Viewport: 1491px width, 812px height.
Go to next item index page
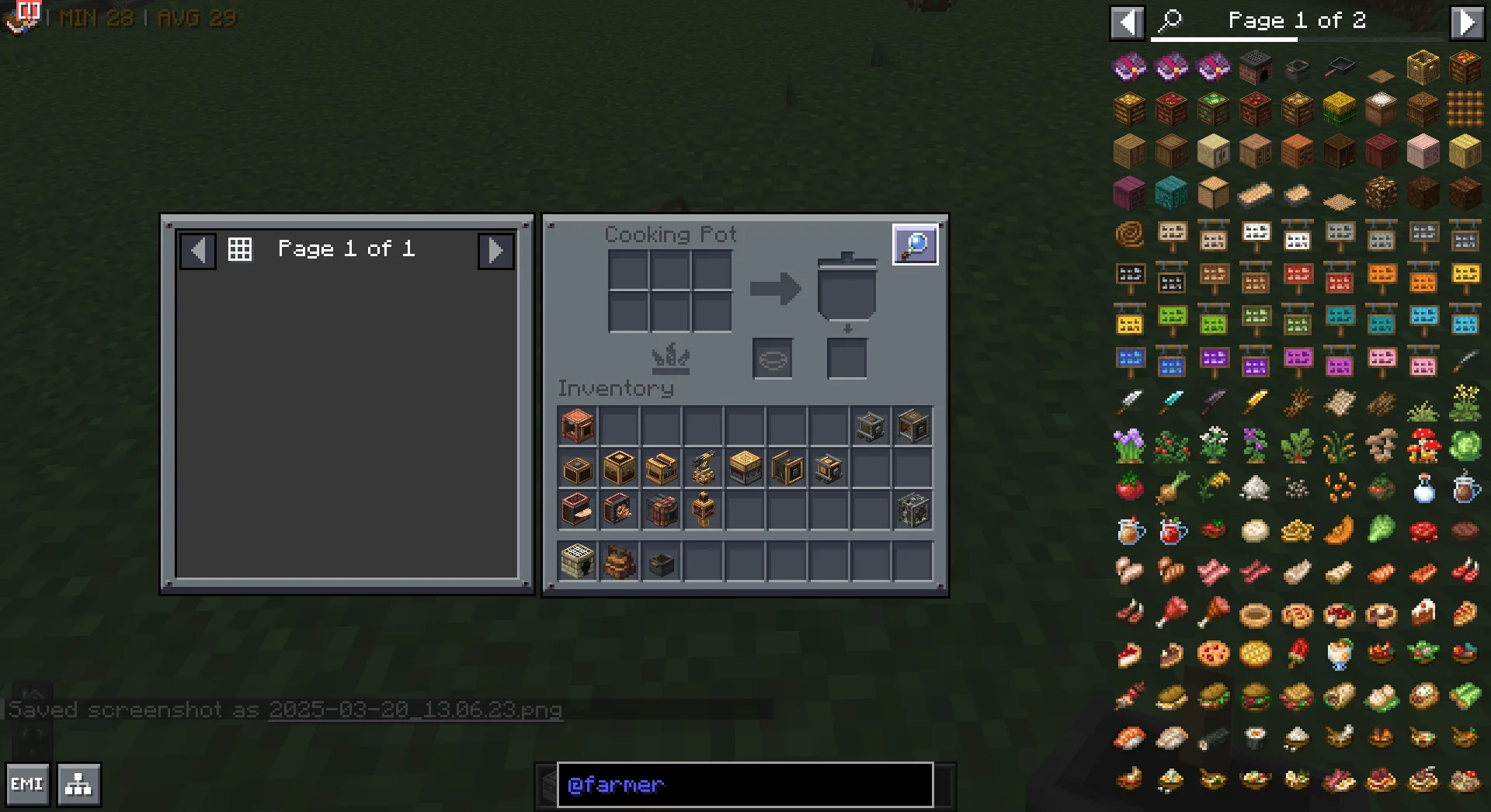click(x=1466, y=22)
